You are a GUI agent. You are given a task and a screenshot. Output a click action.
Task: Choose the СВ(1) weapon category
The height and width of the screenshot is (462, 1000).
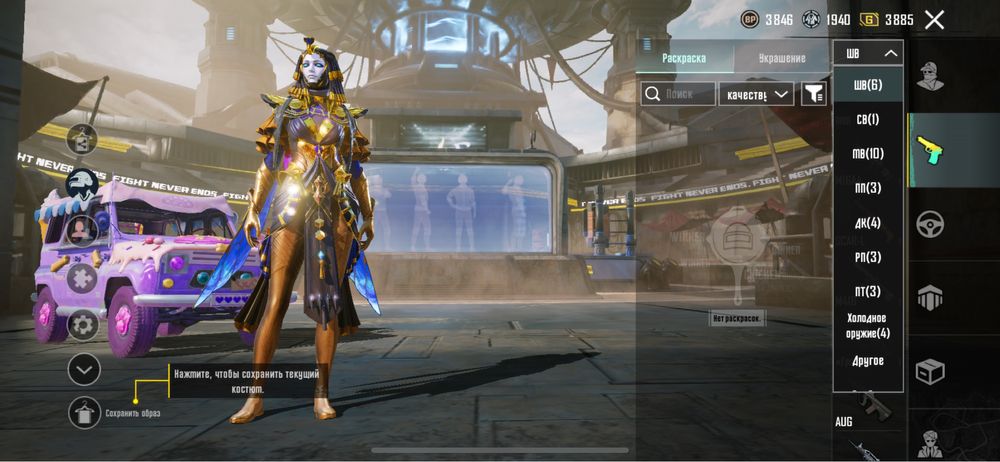(x=867, y=120)
